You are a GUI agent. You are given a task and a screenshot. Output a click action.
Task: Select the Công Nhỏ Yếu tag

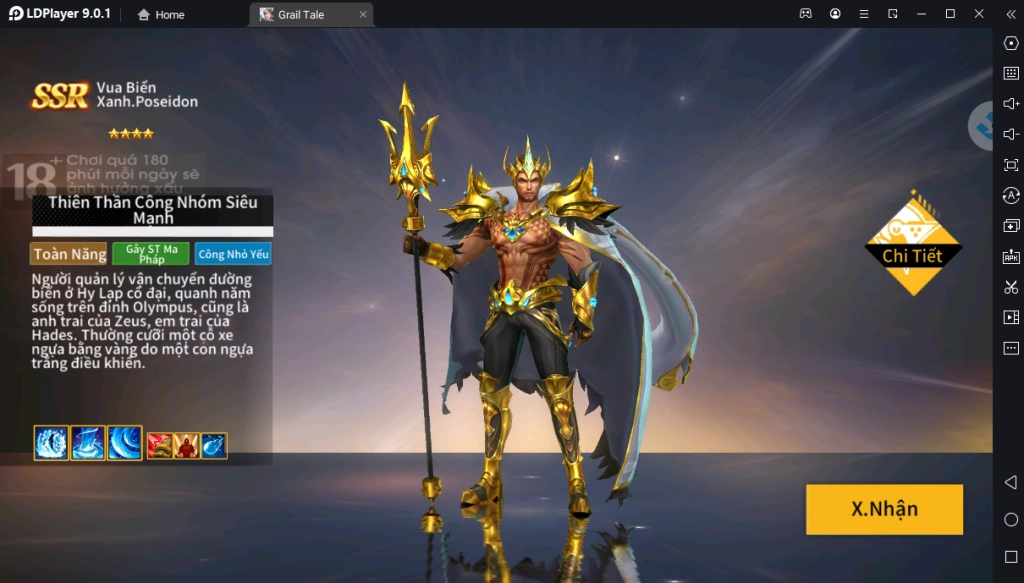pyautogui.click(x=233, y=254)
